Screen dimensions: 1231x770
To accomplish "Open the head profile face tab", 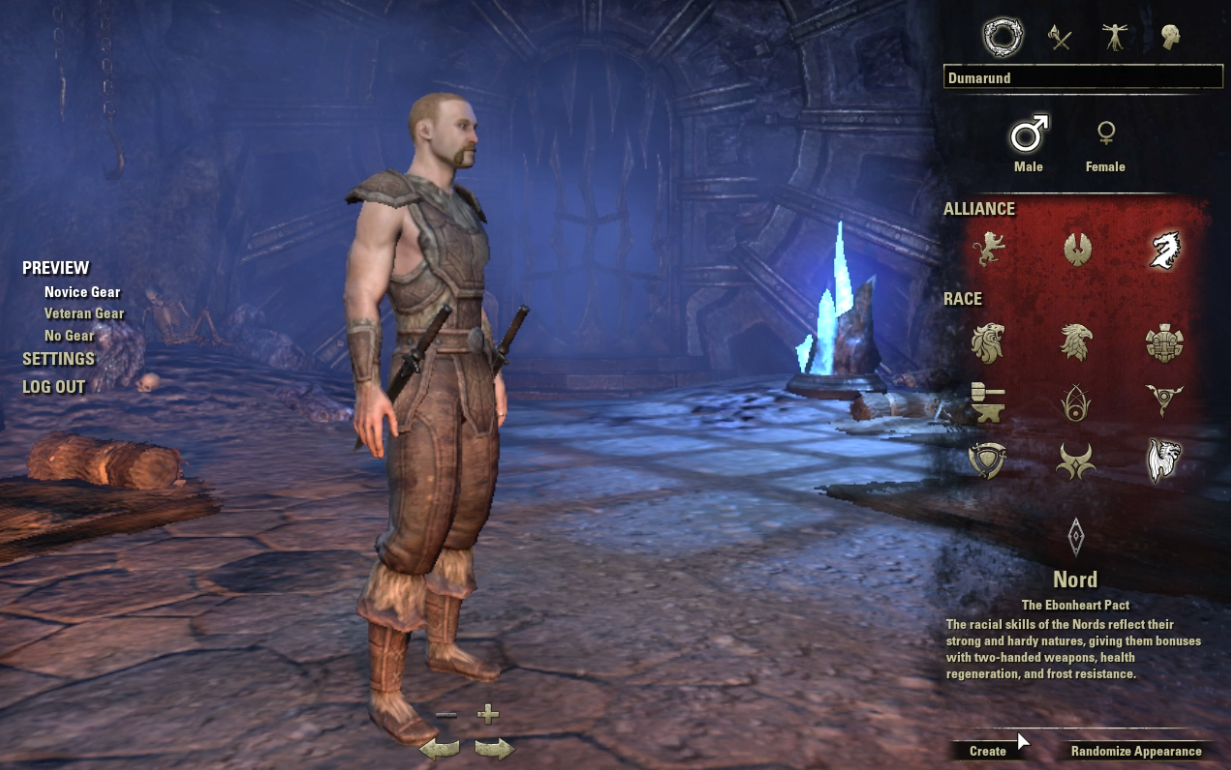I will tap(1169, 38).
